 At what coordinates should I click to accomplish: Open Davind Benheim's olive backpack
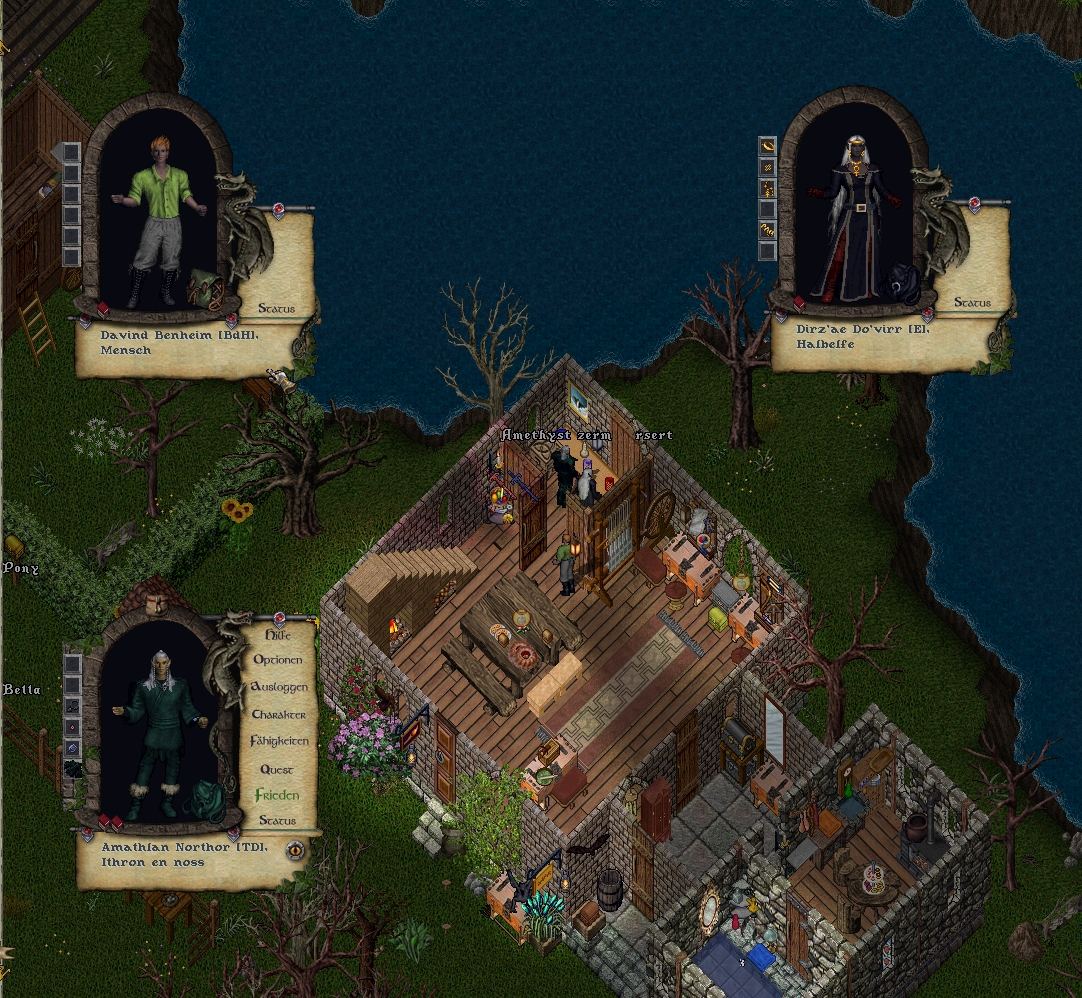204,288
